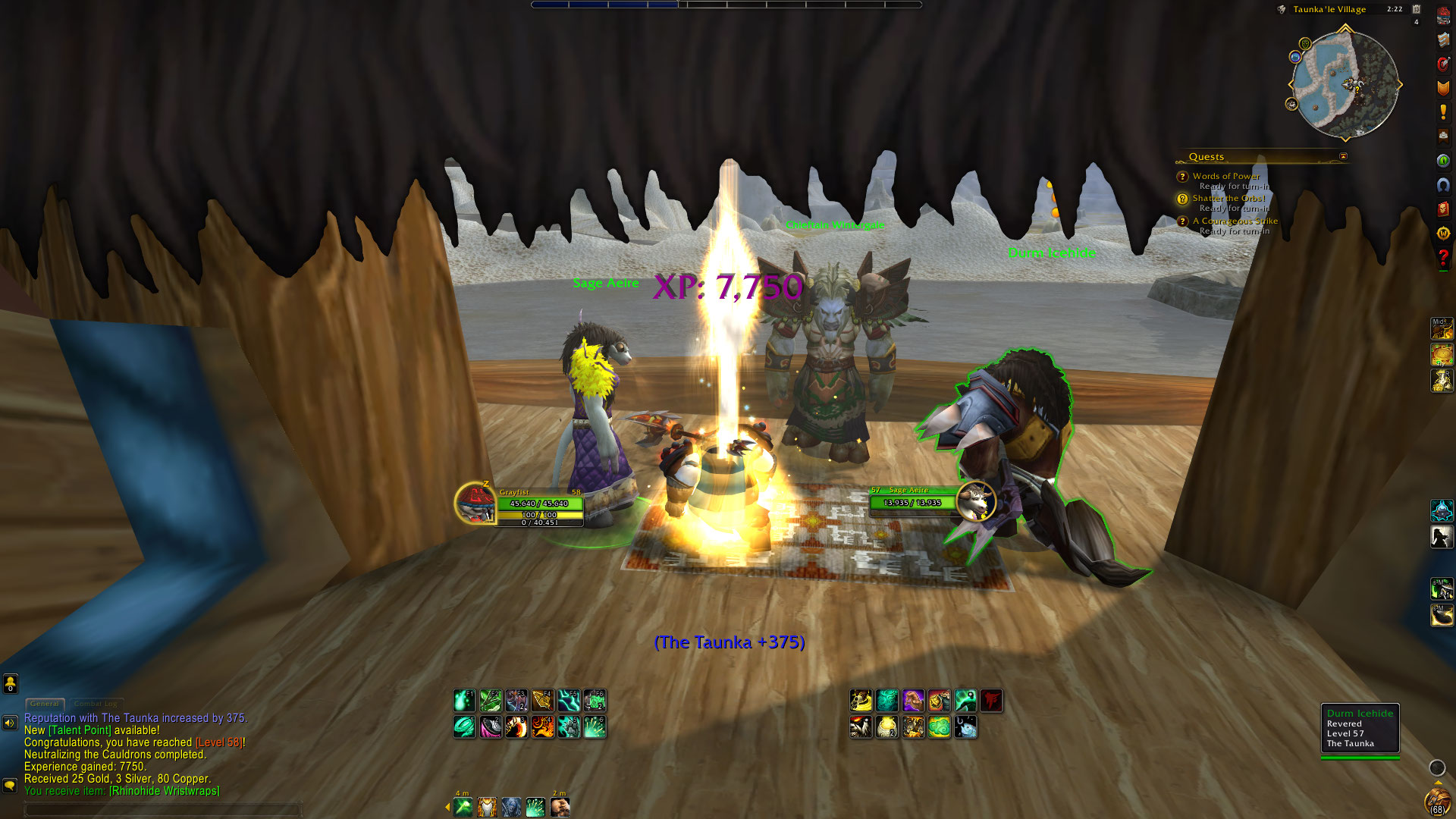1456x819 pixels.
Task: Open the chat speech bubble menu
Action: [x=10, y=786]
